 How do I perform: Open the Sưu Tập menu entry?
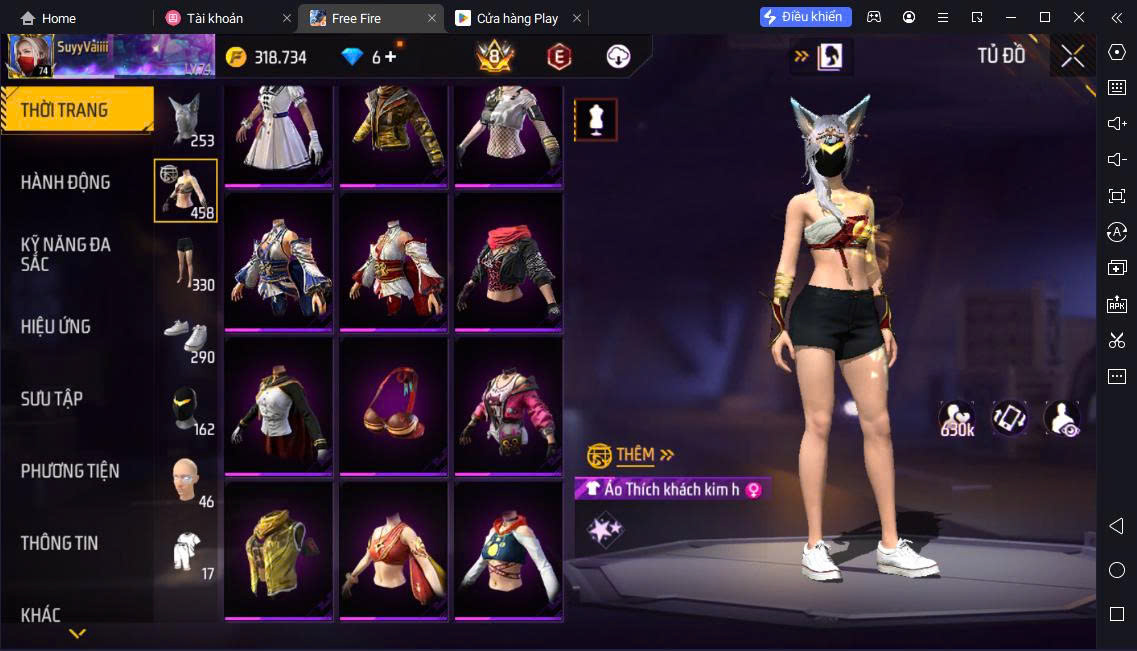(52, 399)
